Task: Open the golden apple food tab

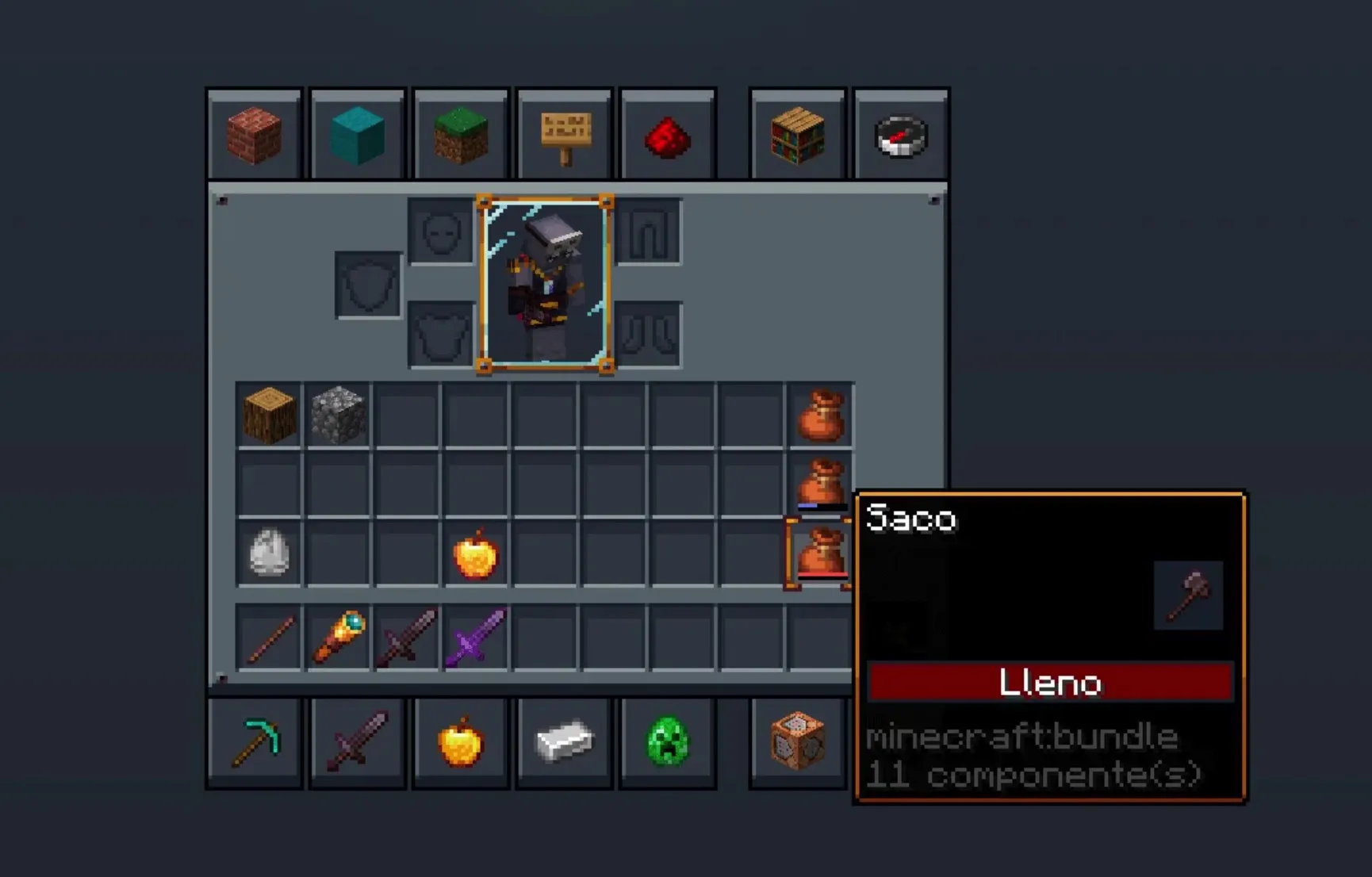Action: (461, 742)
